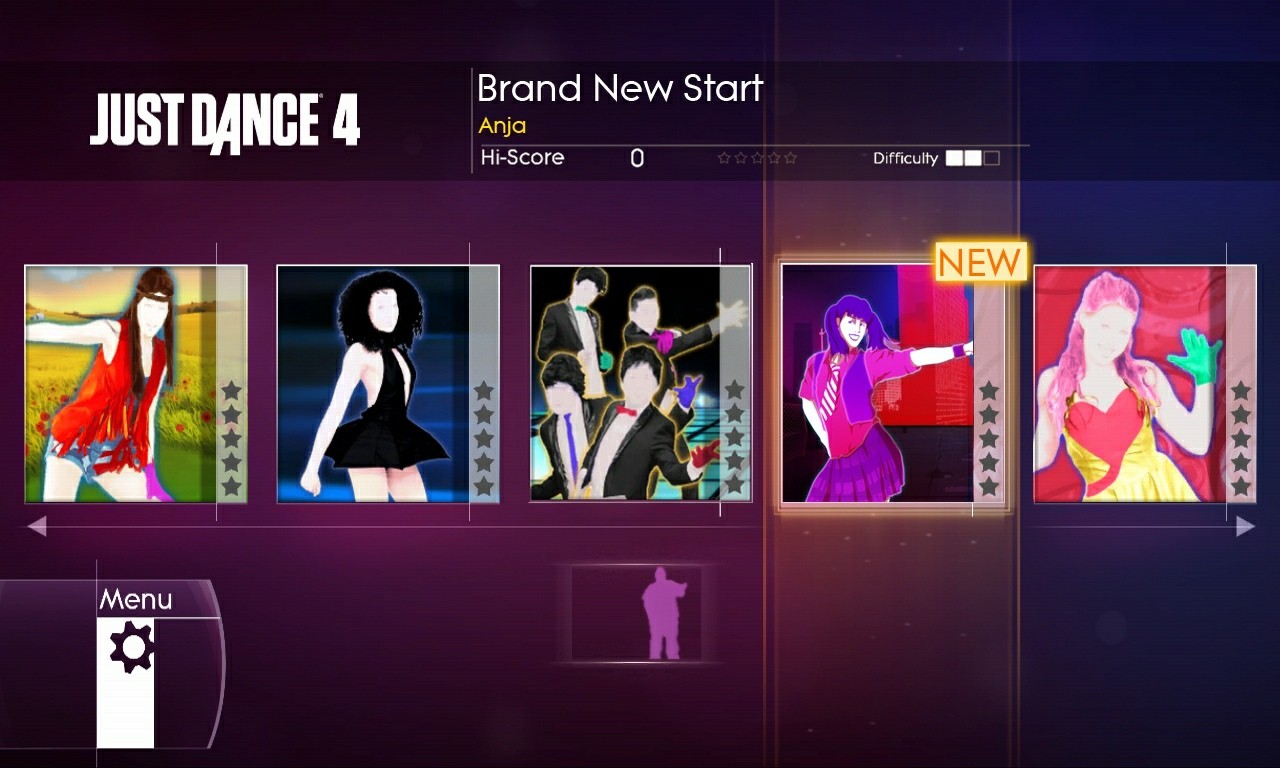Click the Hi-Score label
This screenshot has width=1280, height=768.
pyautogui.click(x=521, y=157)
